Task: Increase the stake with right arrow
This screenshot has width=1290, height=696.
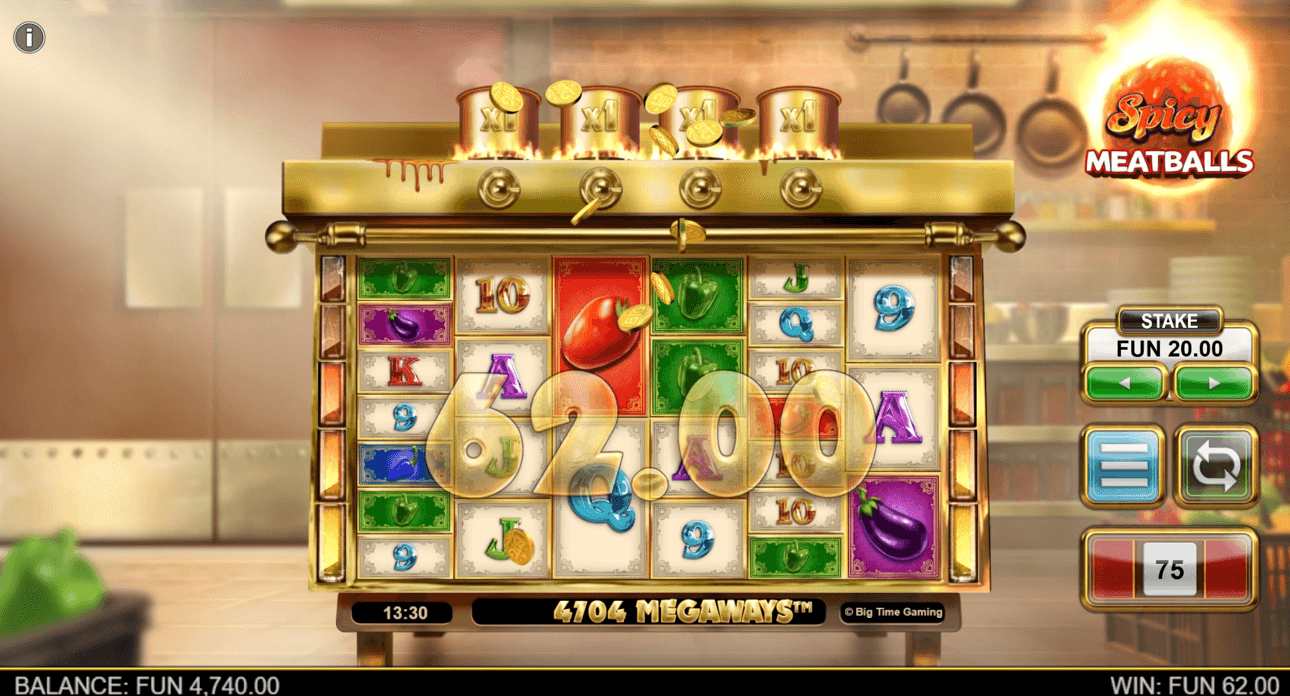Action: 1214,383
